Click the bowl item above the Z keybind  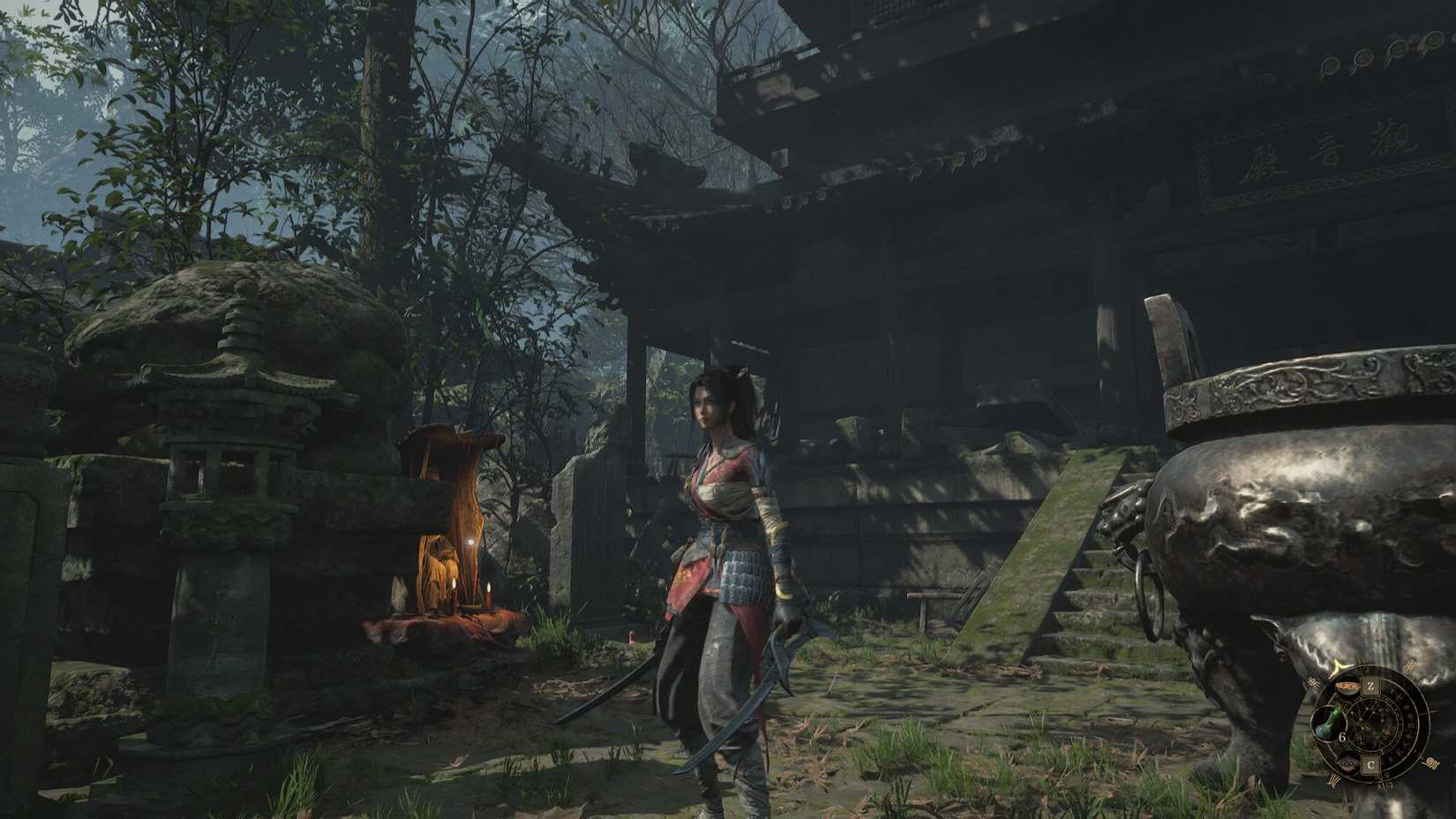pos(1347,686)
